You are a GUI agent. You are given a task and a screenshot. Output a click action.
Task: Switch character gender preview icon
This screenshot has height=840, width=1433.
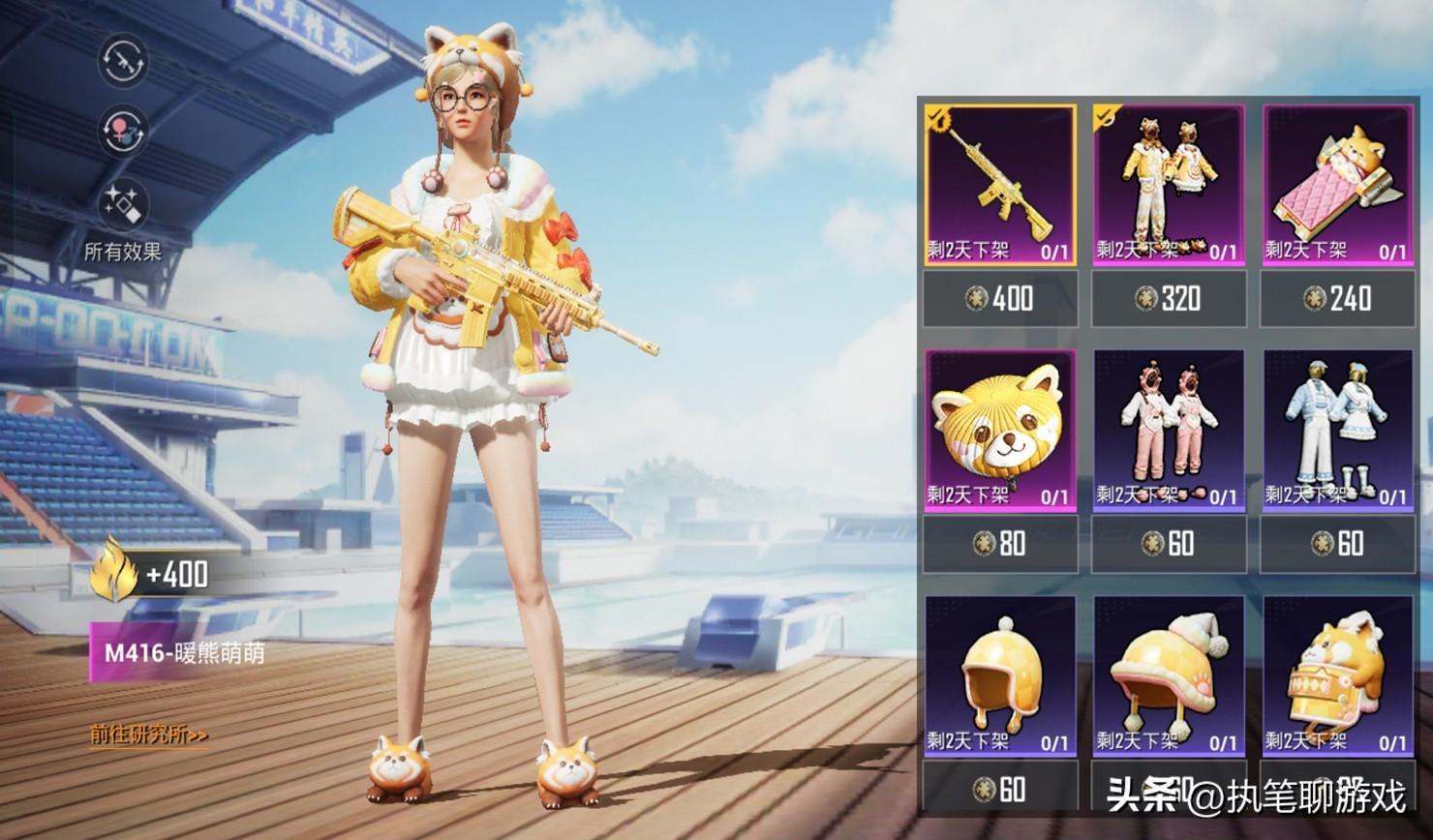pyautogui.click(x=123, y=132)
